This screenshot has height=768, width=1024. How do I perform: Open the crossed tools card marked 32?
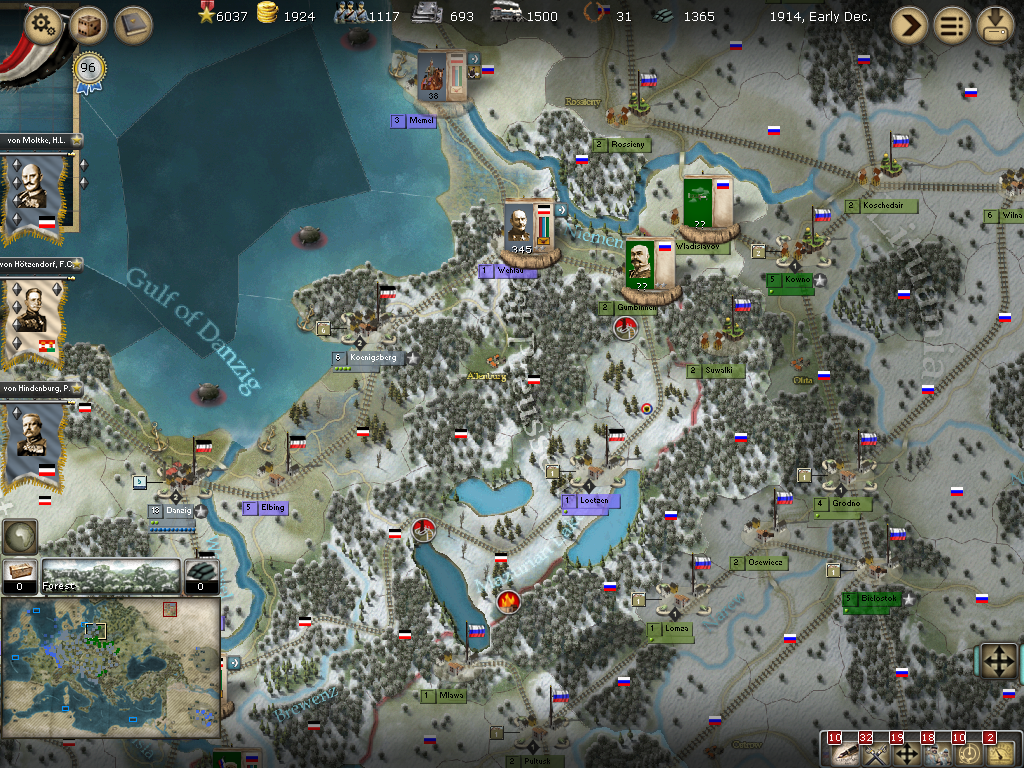[873, 751]
